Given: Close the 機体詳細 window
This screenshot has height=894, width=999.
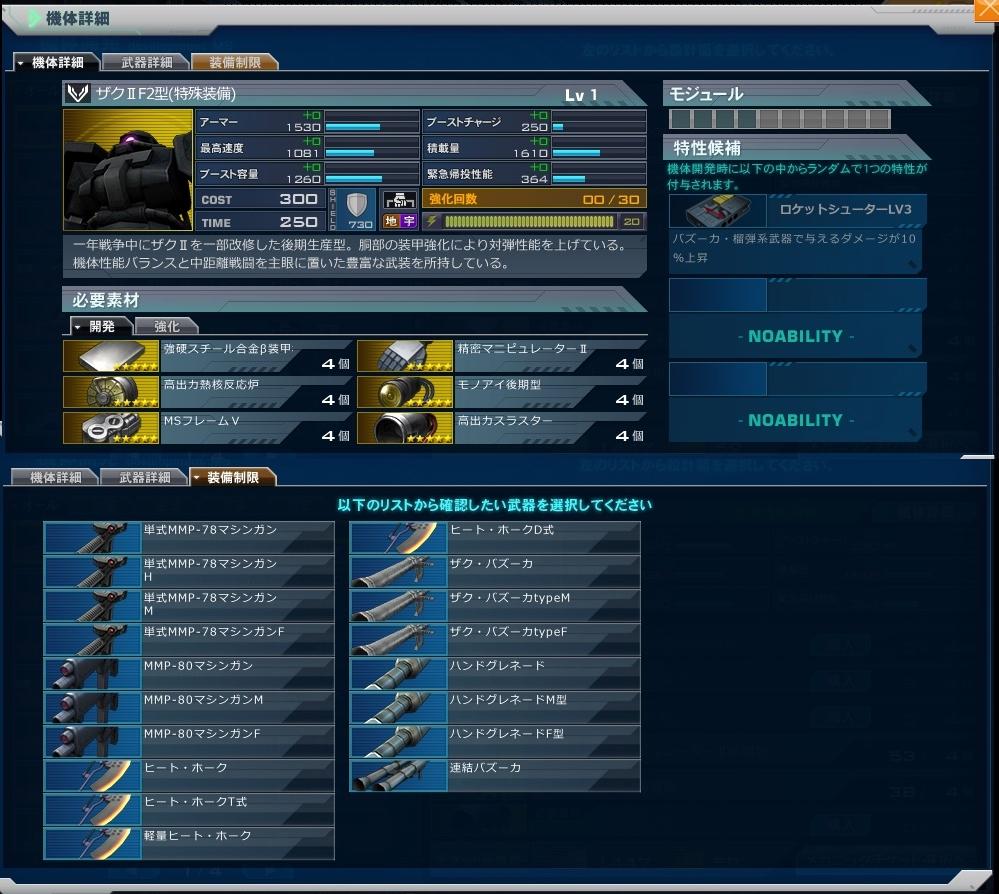Looking at the screenshot, I should [x=985, y=11].
